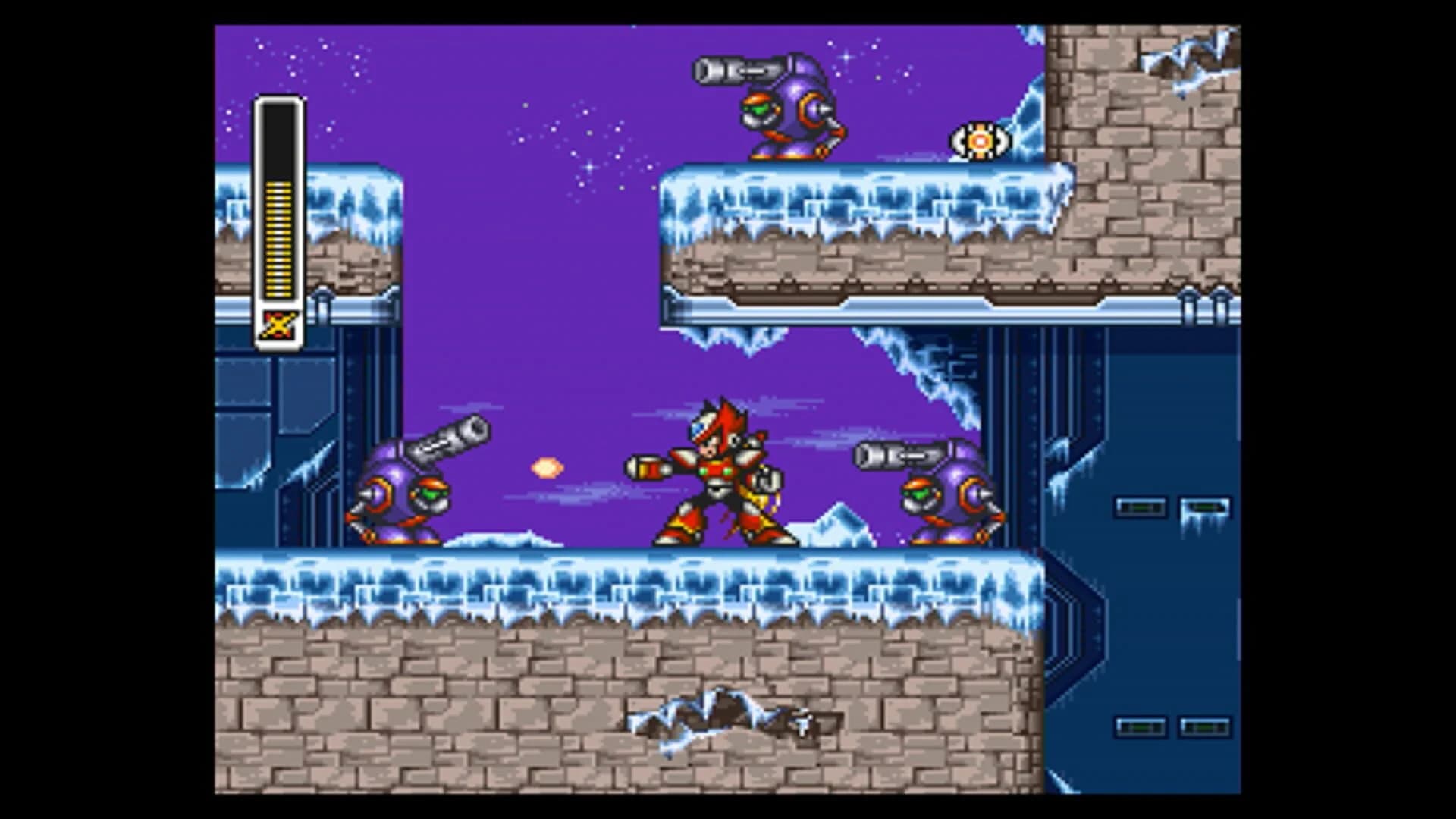Click the X emblem below the health bar

[279, 325]
